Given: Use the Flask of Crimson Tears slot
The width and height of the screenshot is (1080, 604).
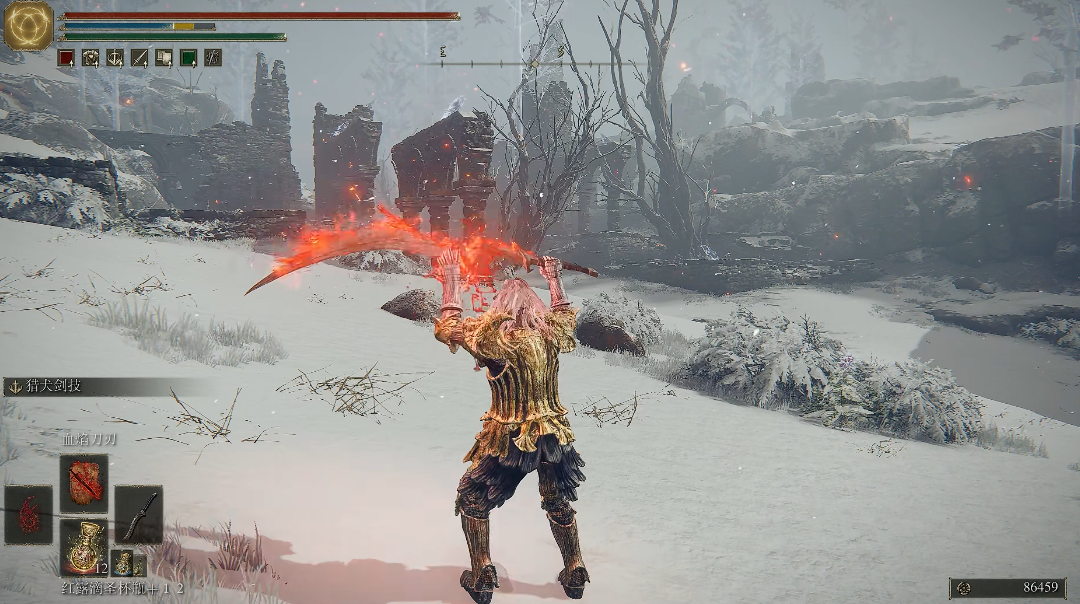Looking at the screenshot, I should [x=83, y=547].
